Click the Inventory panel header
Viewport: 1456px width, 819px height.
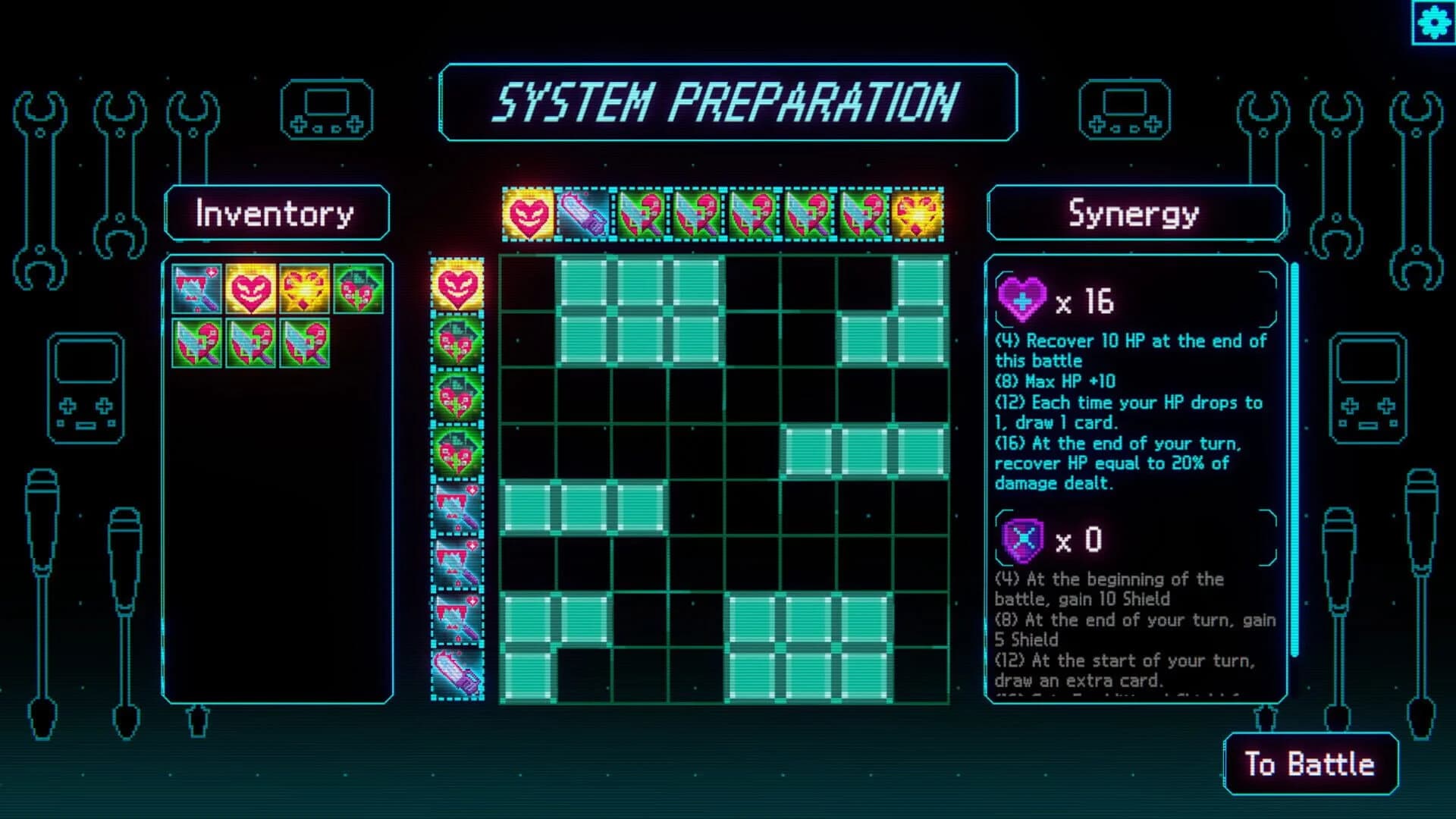click(275, 214)
